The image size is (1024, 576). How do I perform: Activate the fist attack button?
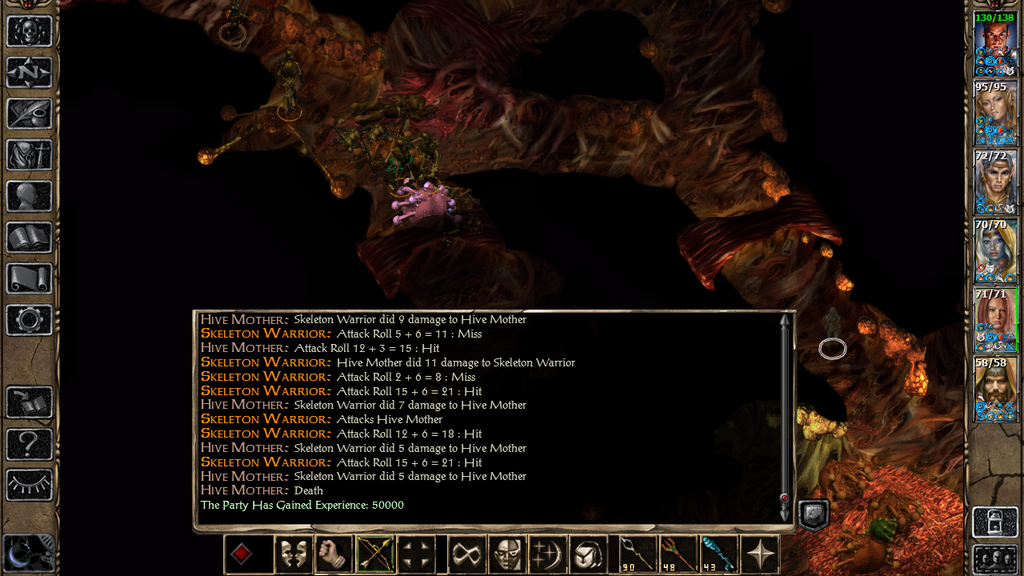tap(334, 554)
